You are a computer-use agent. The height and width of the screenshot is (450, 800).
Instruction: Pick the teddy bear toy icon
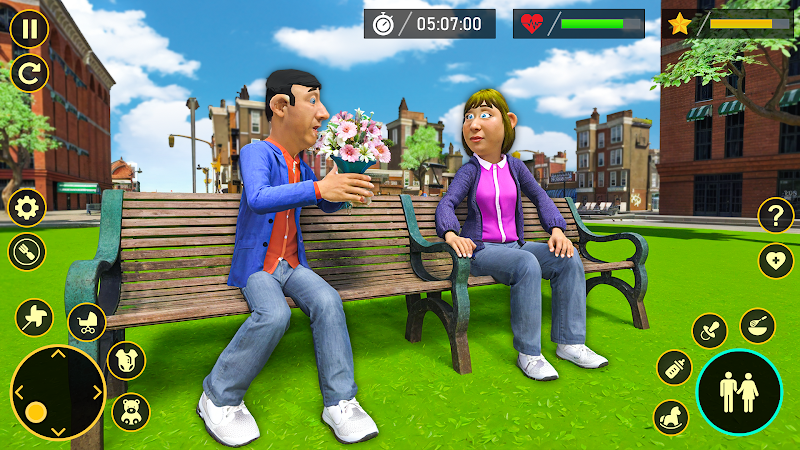(x=131, y=411)
